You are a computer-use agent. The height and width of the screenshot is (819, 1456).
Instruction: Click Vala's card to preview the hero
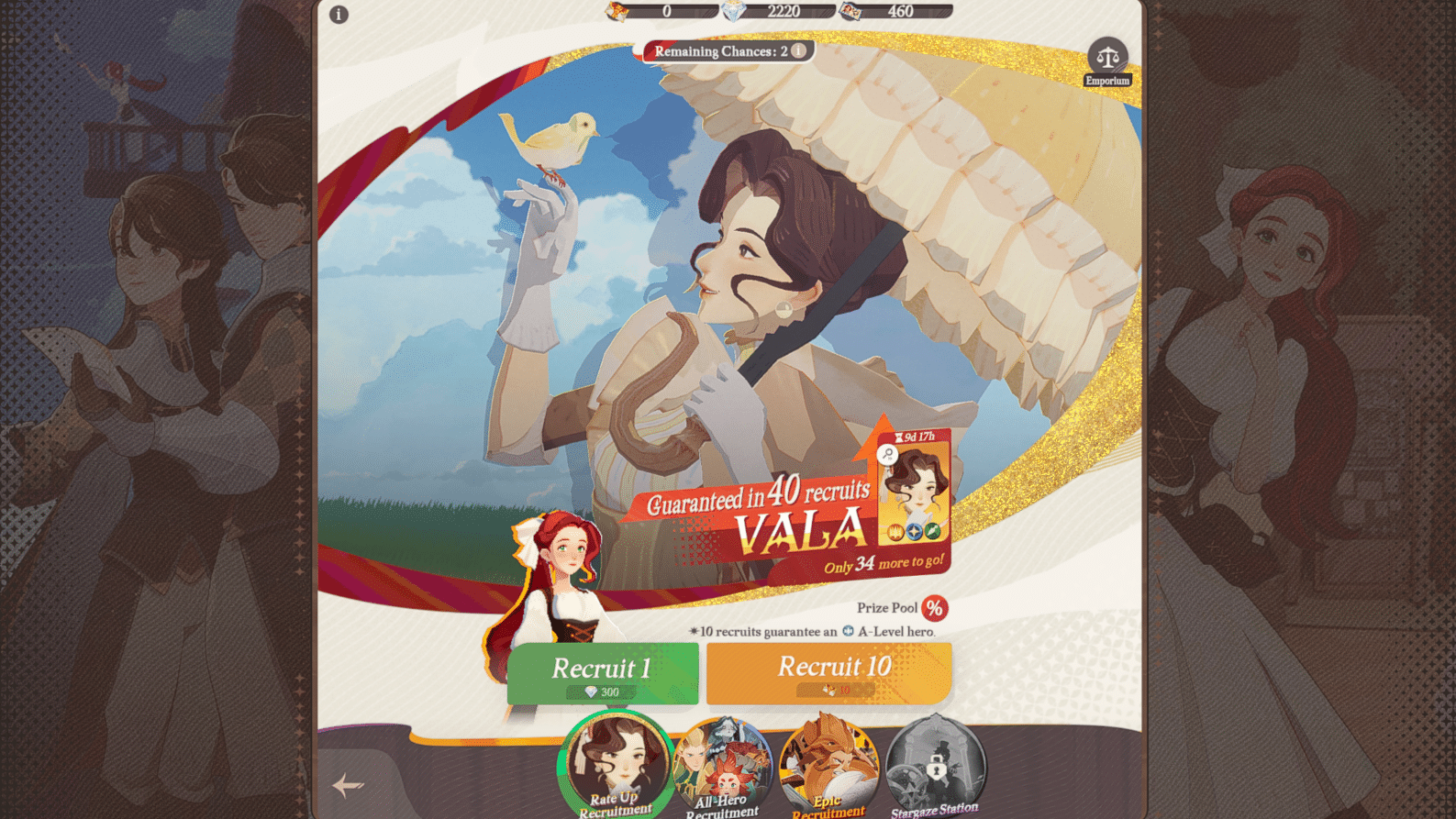(917, 491)
